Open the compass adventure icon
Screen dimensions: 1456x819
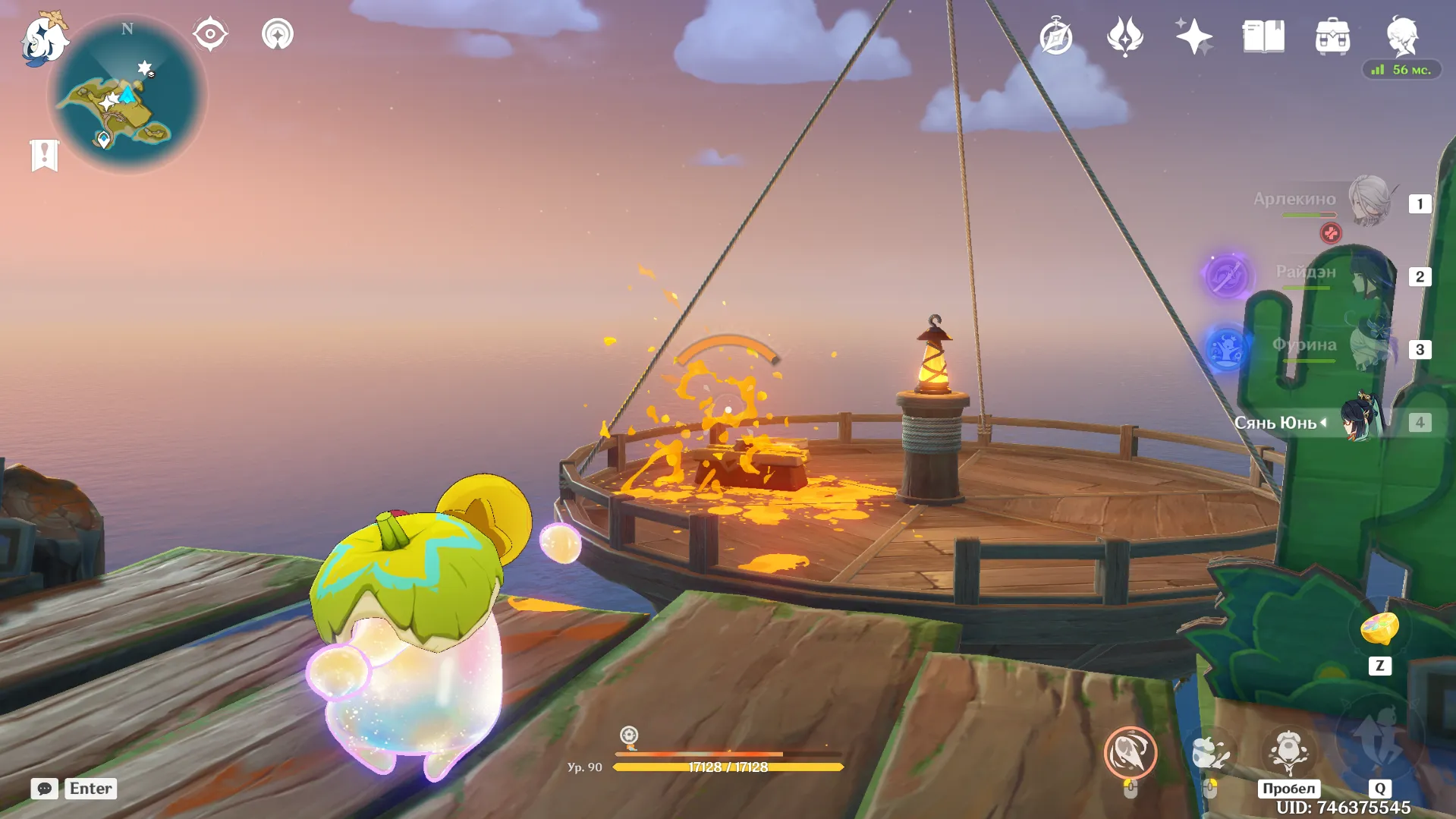point(1055,36)
